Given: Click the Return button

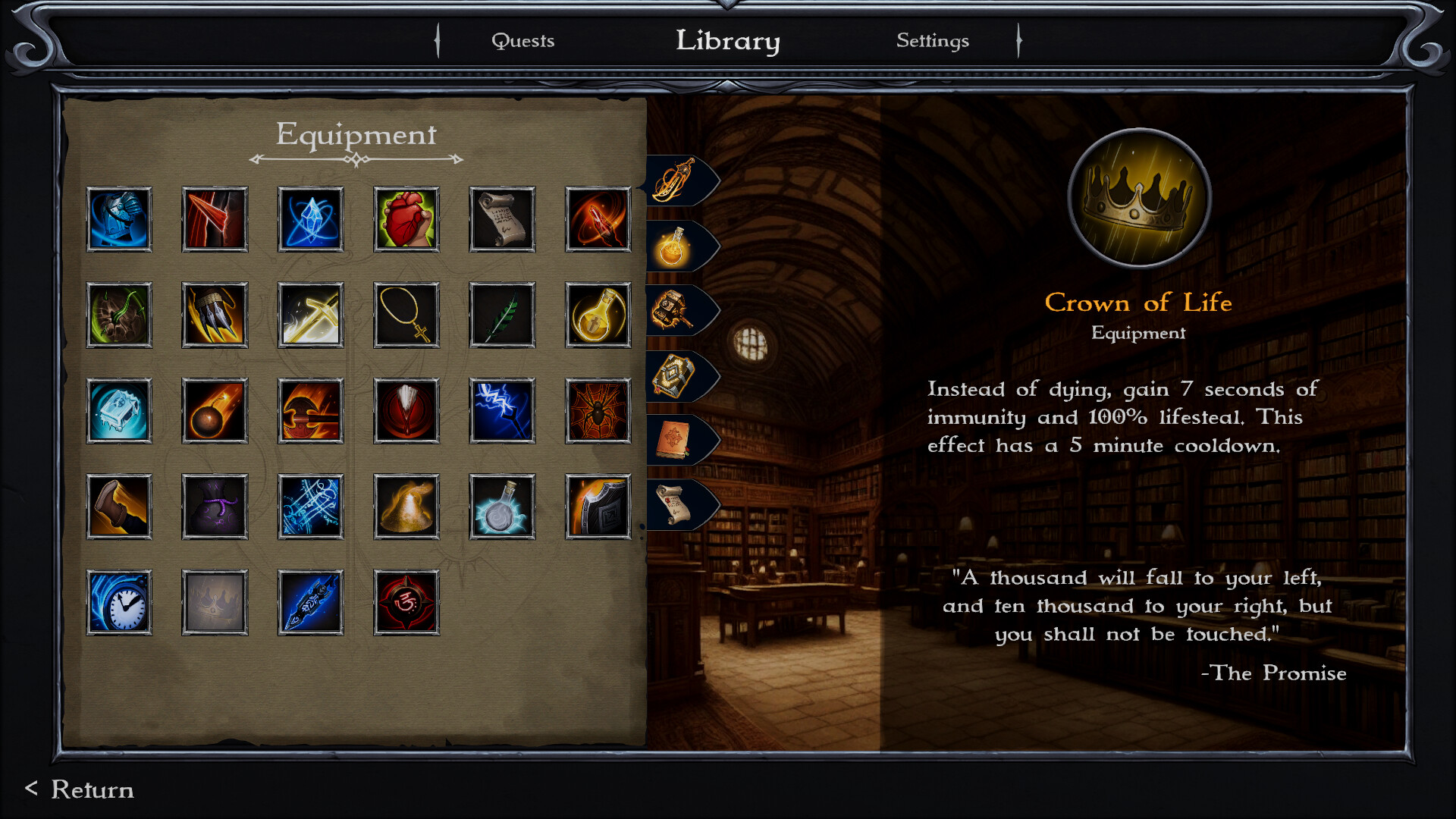Looking at the screenshot, I should [78, 790].
